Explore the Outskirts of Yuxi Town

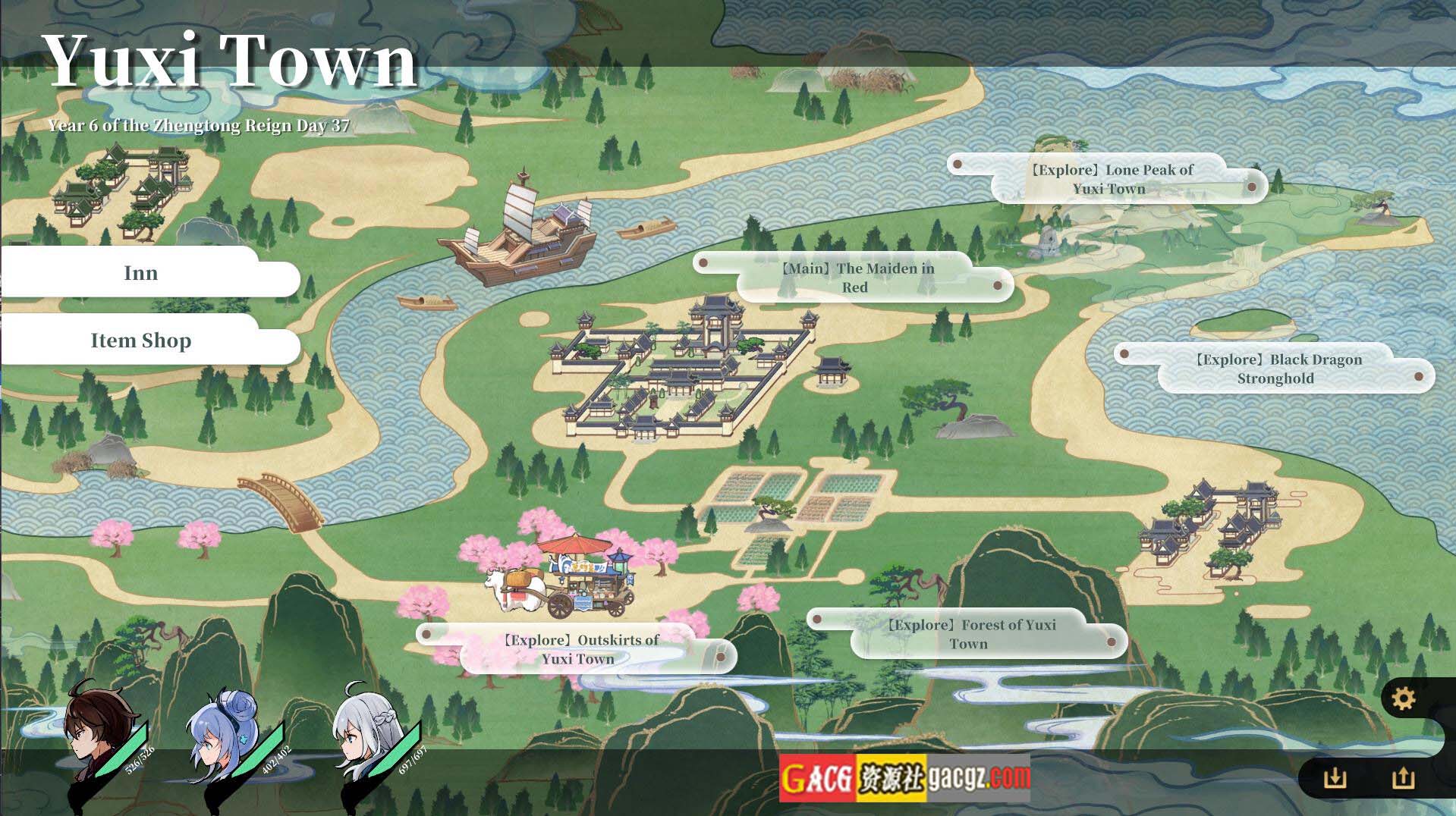click(x=578, y=649)
